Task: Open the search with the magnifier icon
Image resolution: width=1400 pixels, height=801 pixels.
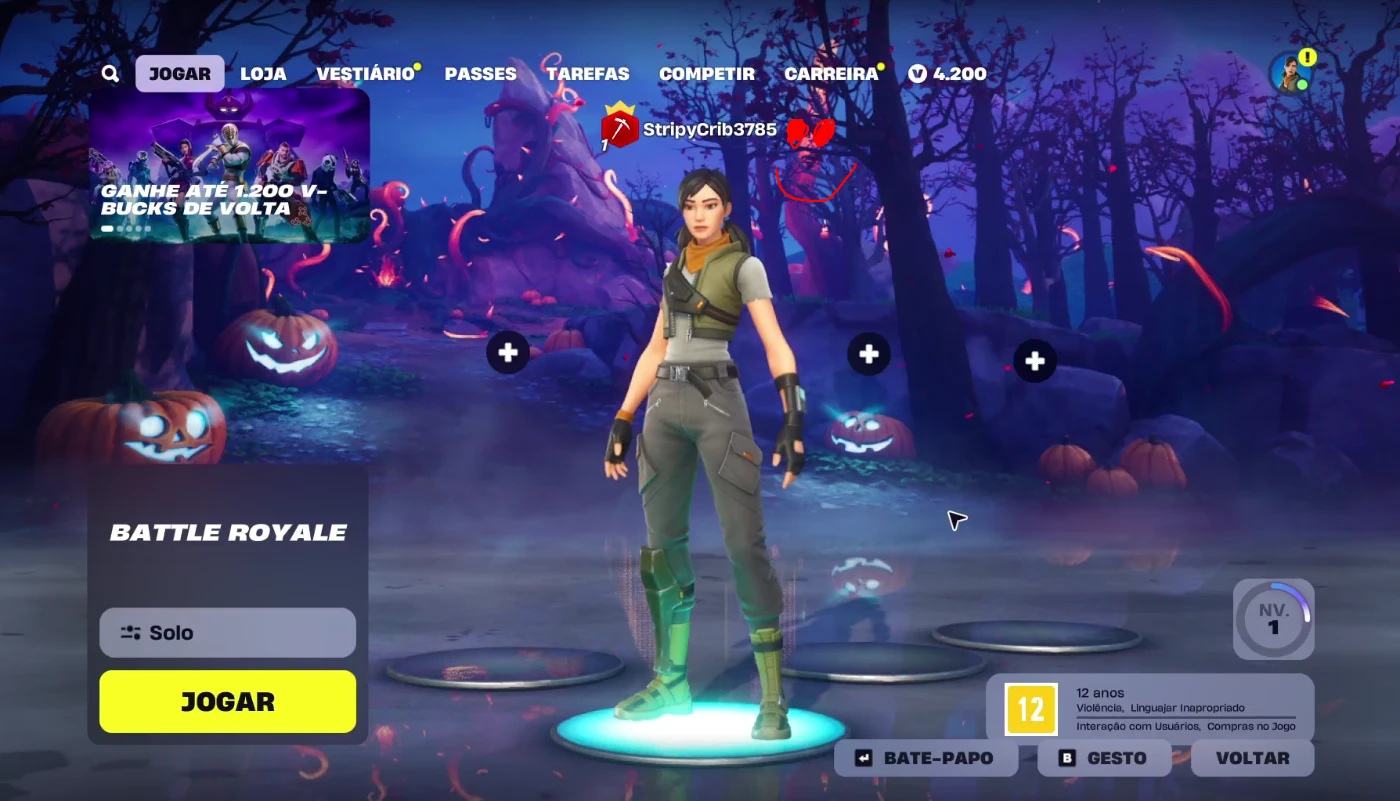Action: pos(110,73)
